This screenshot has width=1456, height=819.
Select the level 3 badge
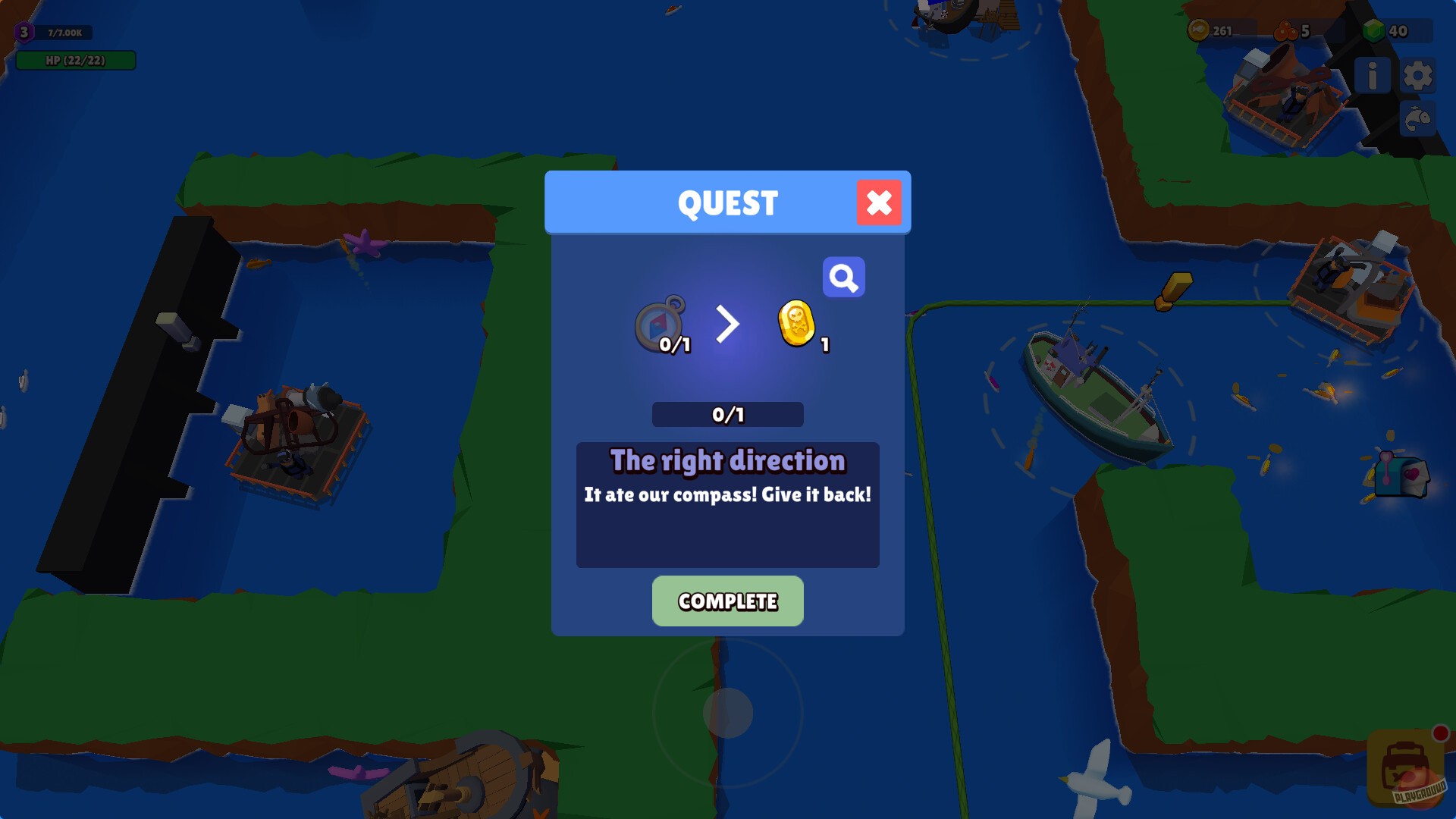point(23,32)
